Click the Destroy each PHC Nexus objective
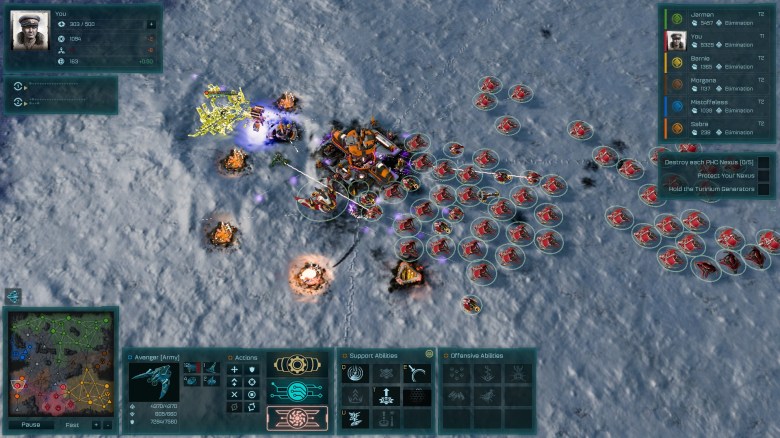Screen dimensions: 780x438 click(x=708, y=162)
